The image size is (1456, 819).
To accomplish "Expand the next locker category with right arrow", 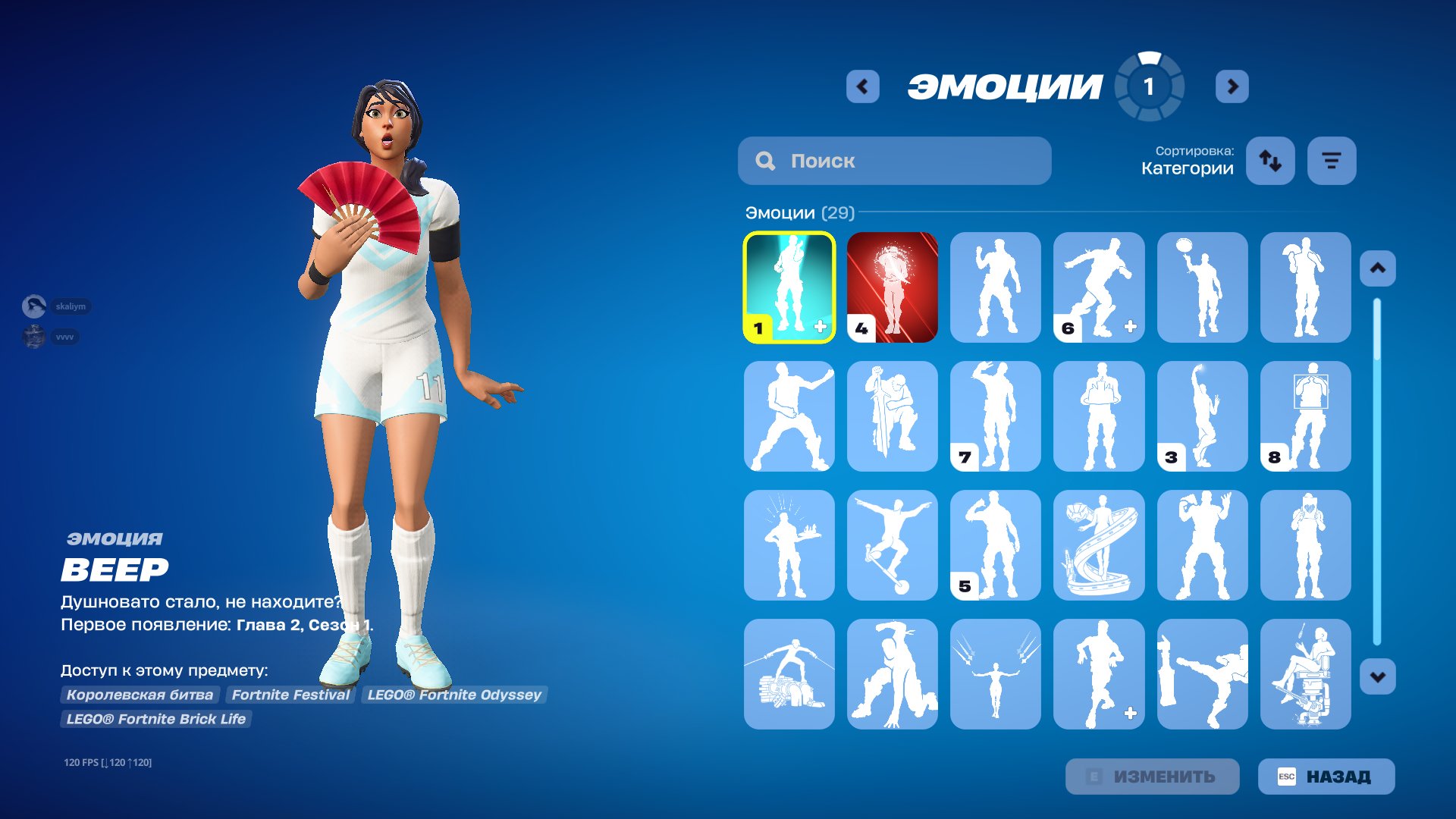I will click(1232, 86).
